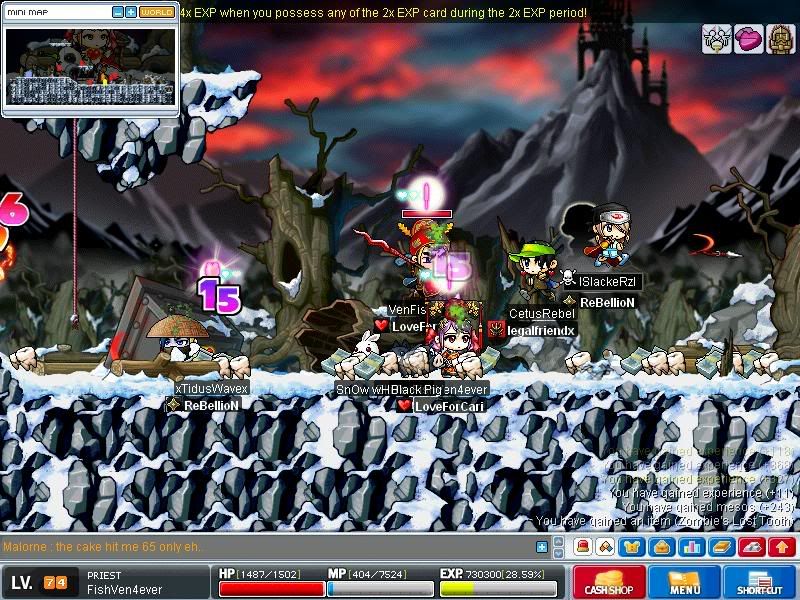Open the stats bar-chart icon button
This screenshot has width=800, height=600.
pos(690,547)
